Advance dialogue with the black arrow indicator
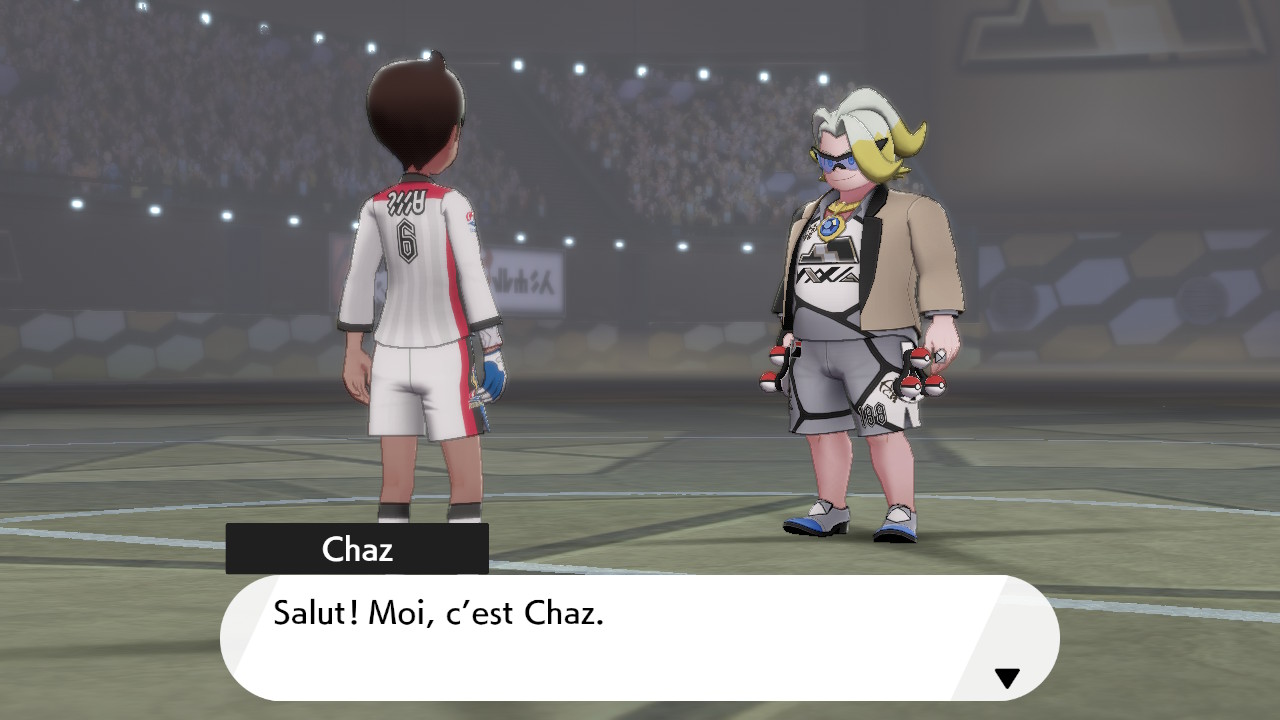 [x=1006, y=679]
